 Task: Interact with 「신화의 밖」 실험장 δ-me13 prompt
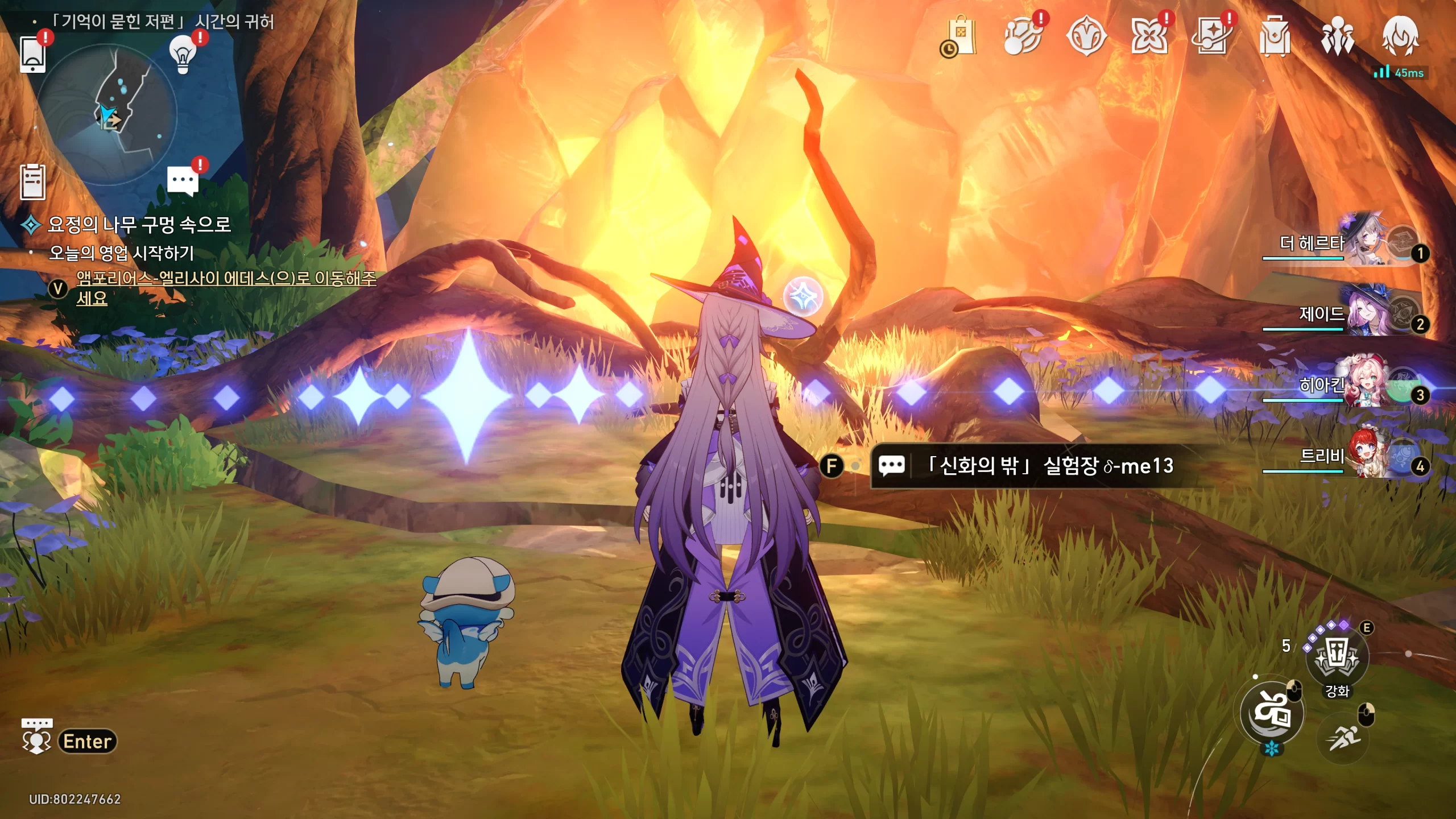click(1024, 466)
